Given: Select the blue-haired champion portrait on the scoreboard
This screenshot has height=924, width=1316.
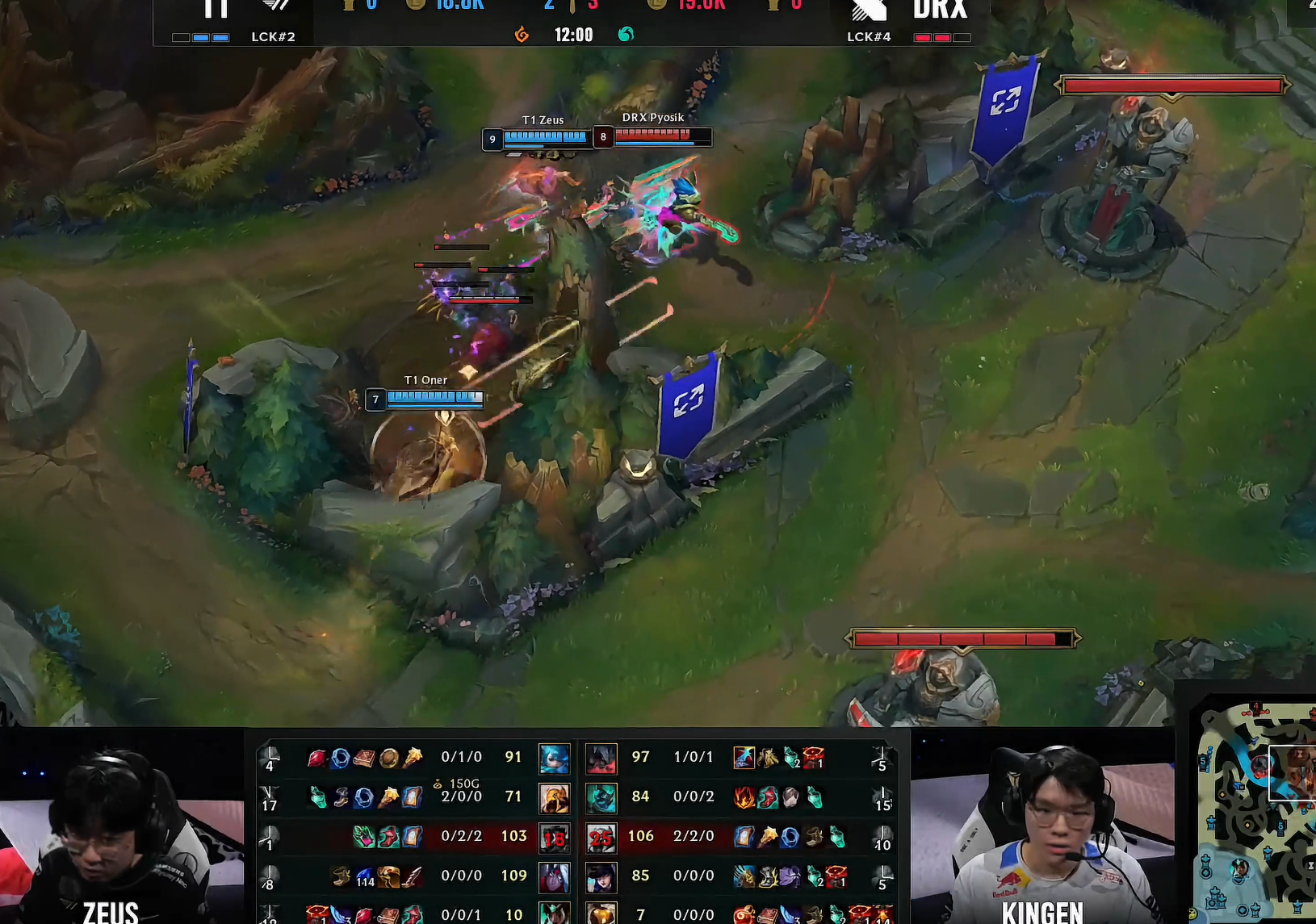Looking at the screenshot, I should tap(554, 758).
